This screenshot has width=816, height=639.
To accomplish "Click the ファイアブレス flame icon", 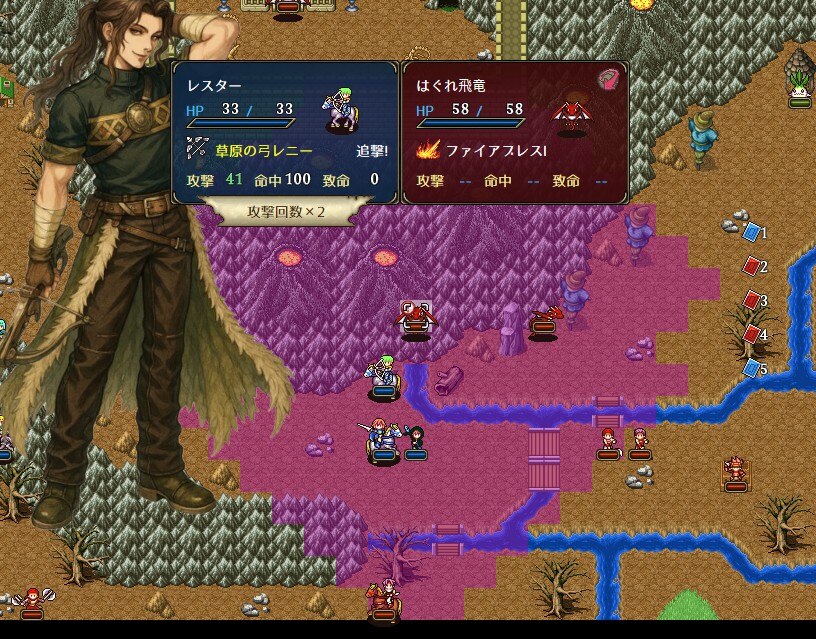I will point(427,152).
